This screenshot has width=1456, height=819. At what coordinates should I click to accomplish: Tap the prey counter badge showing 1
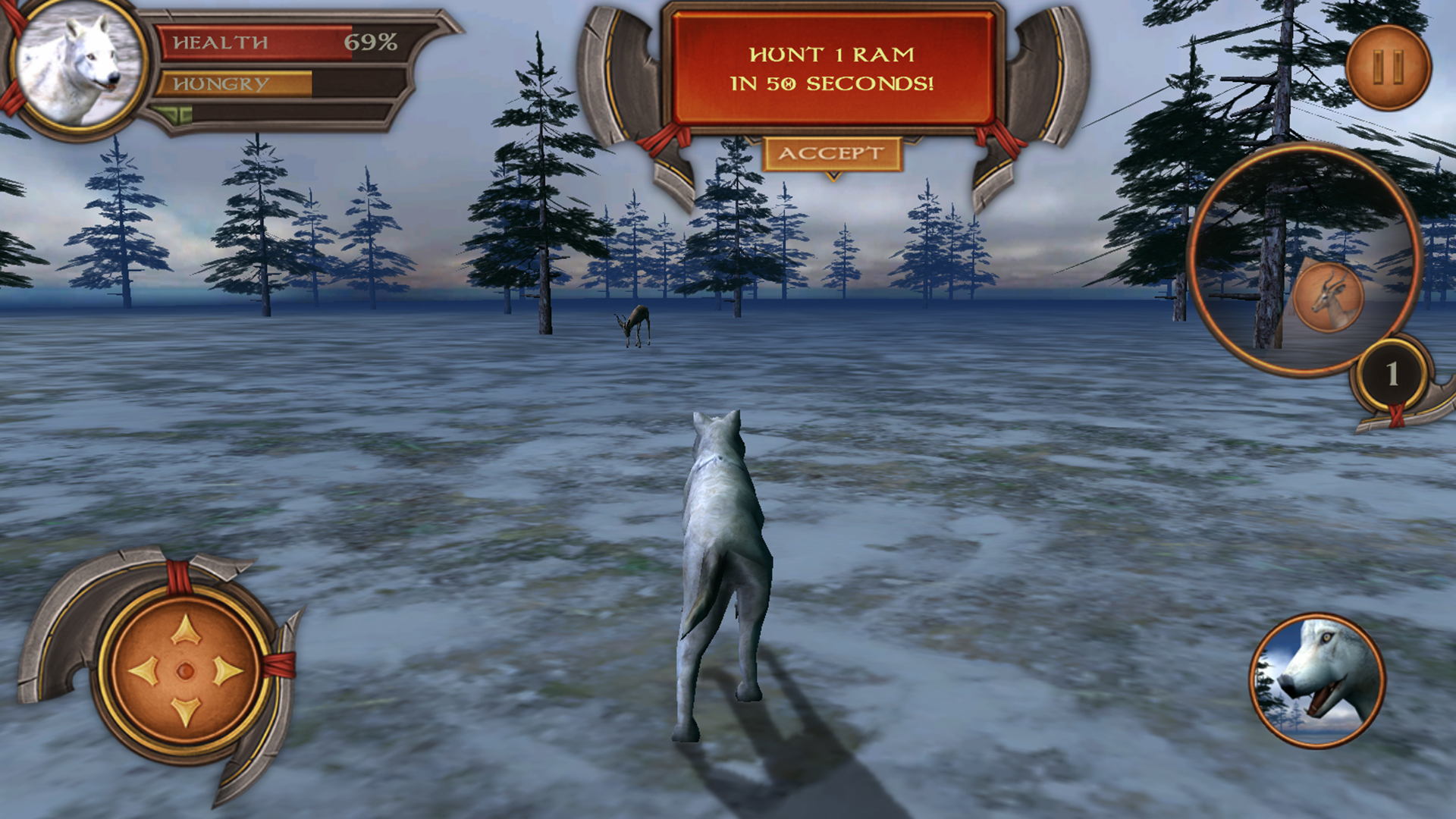click(1392, 372)
